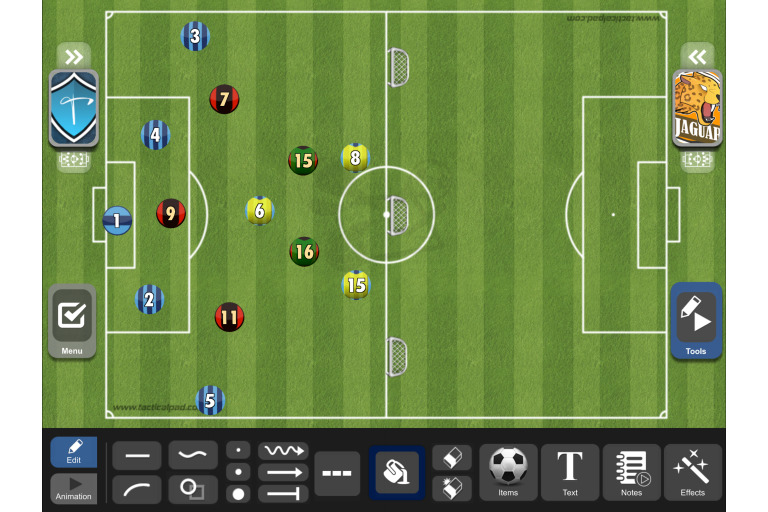The width and height of the screenshot is (768, 512).
Task: Open the Menu button
Action: (x=72, y=321)
